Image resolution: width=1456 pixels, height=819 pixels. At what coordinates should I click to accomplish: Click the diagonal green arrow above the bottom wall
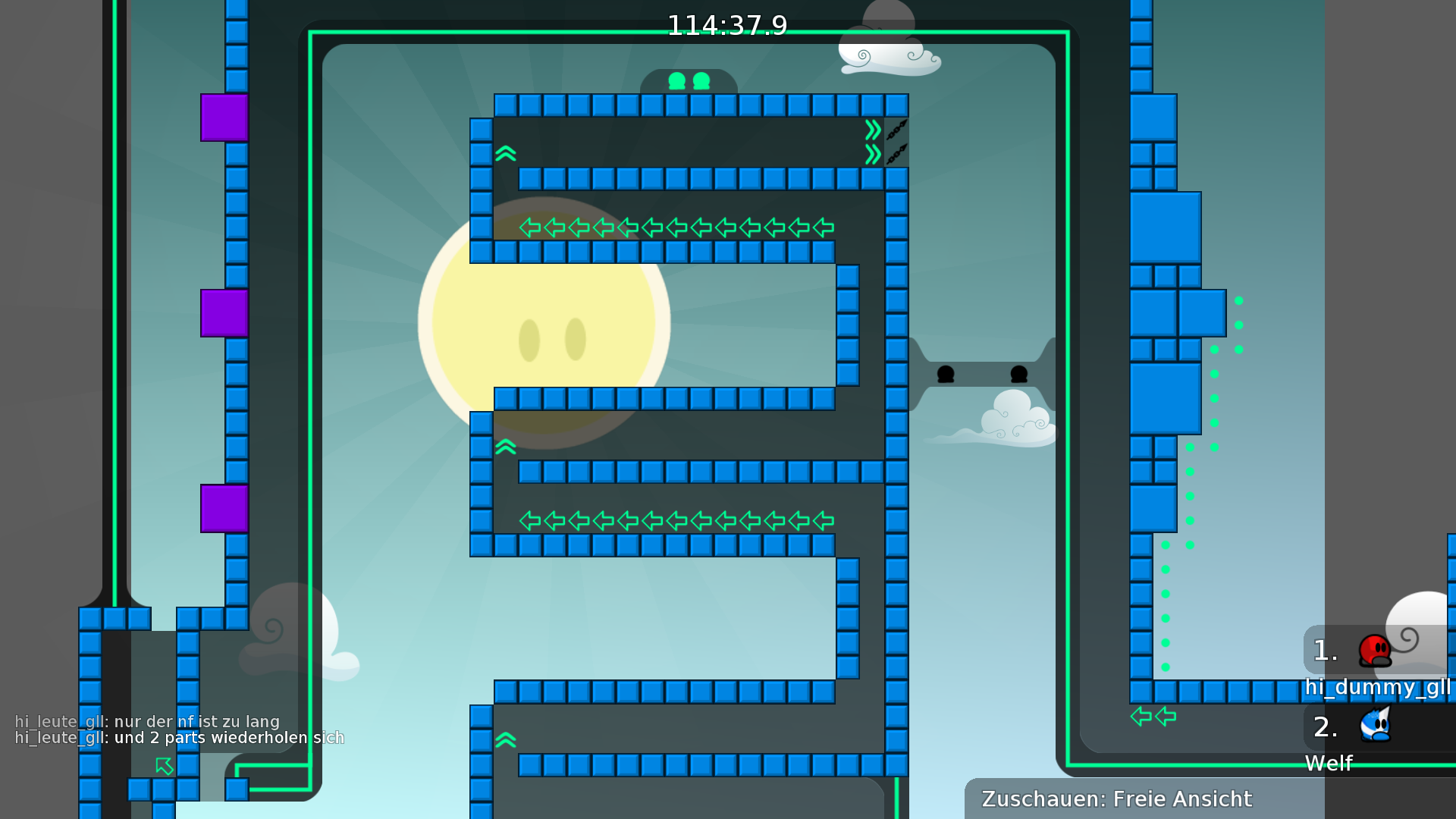164,766
